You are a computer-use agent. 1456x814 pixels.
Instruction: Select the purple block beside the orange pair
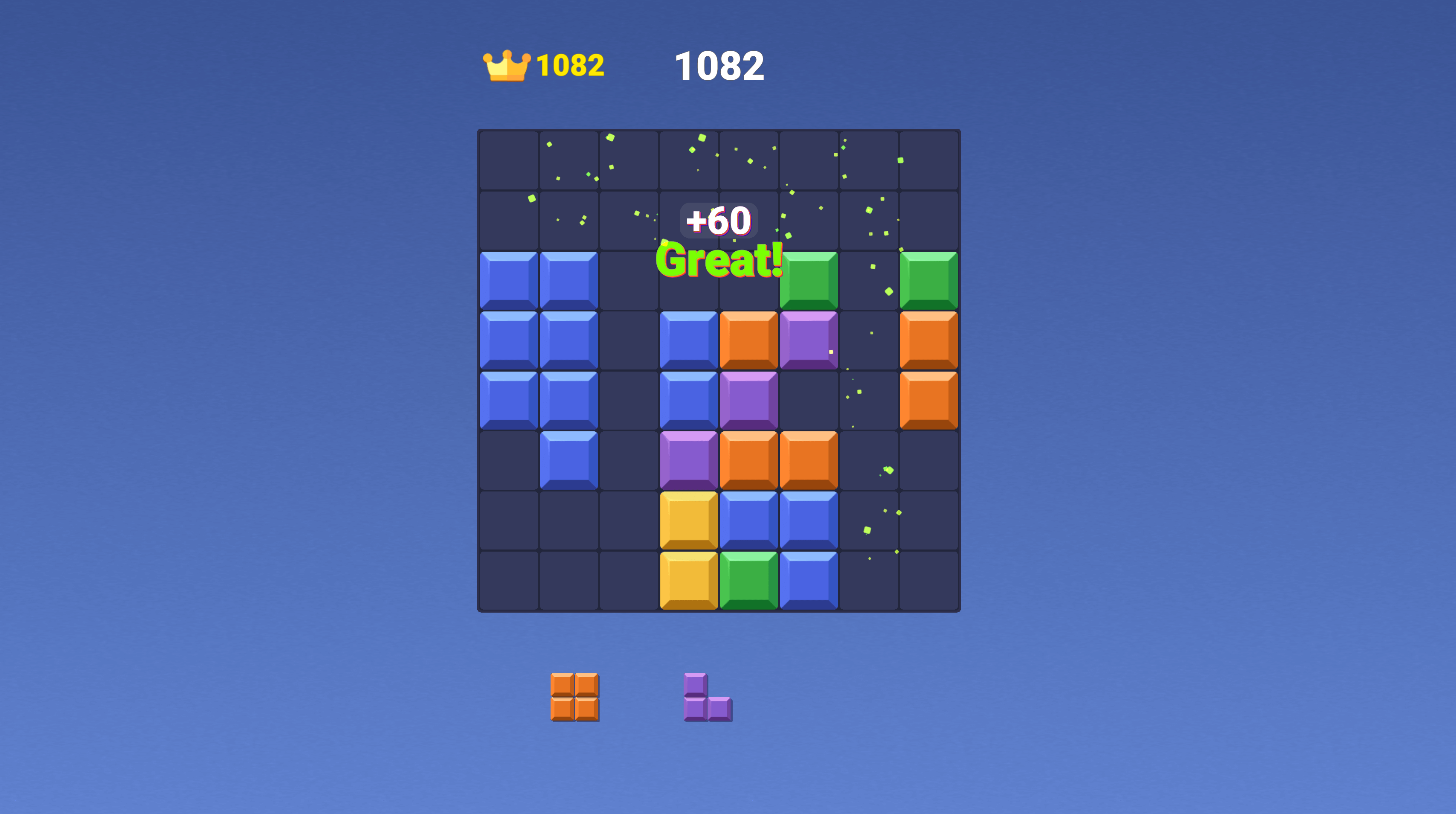[689, 459]
